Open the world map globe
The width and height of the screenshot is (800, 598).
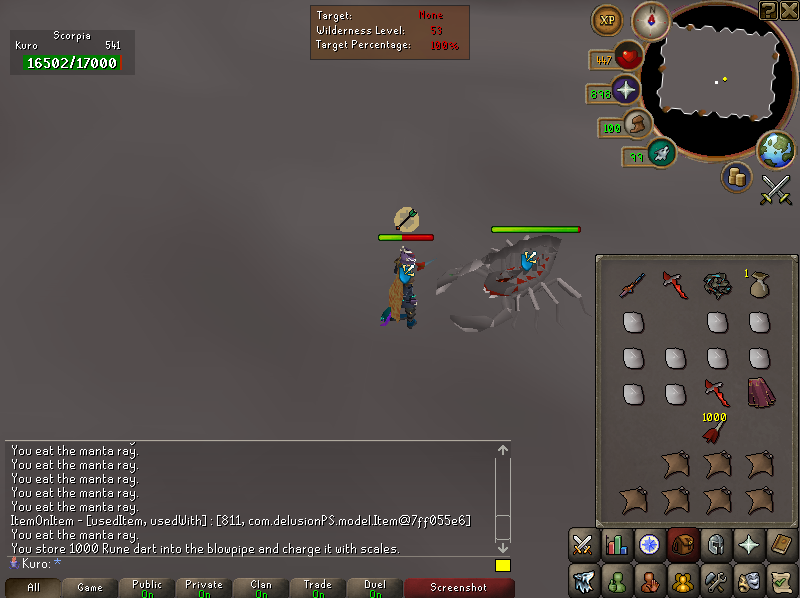775,149
